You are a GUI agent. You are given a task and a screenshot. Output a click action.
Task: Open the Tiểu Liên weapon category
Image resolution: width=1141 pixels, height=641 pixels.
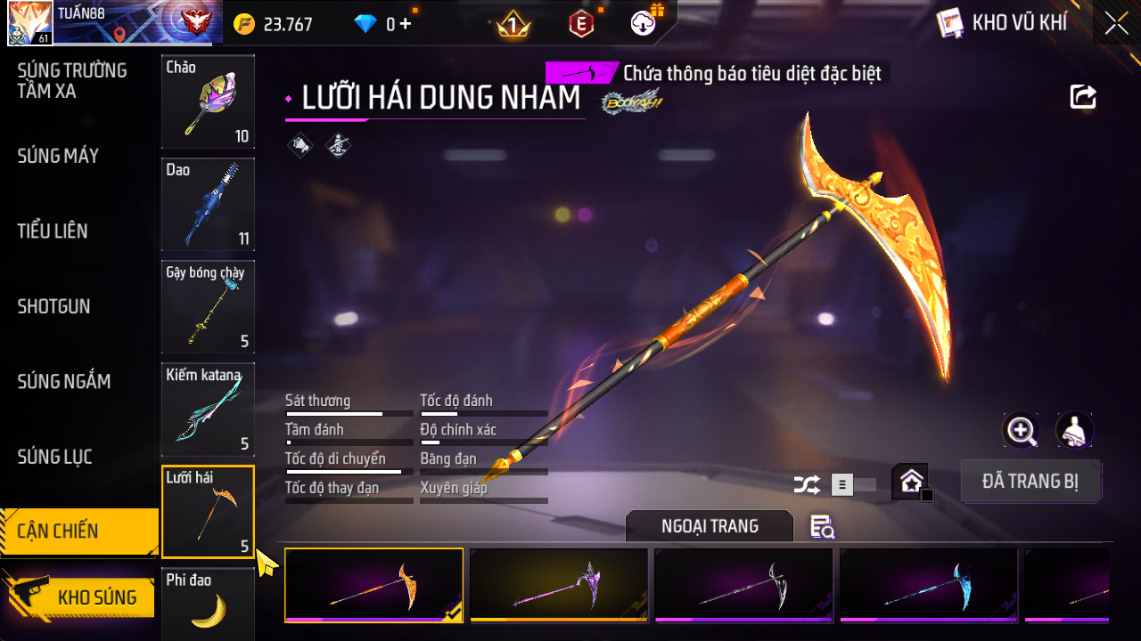click(53, 231)
